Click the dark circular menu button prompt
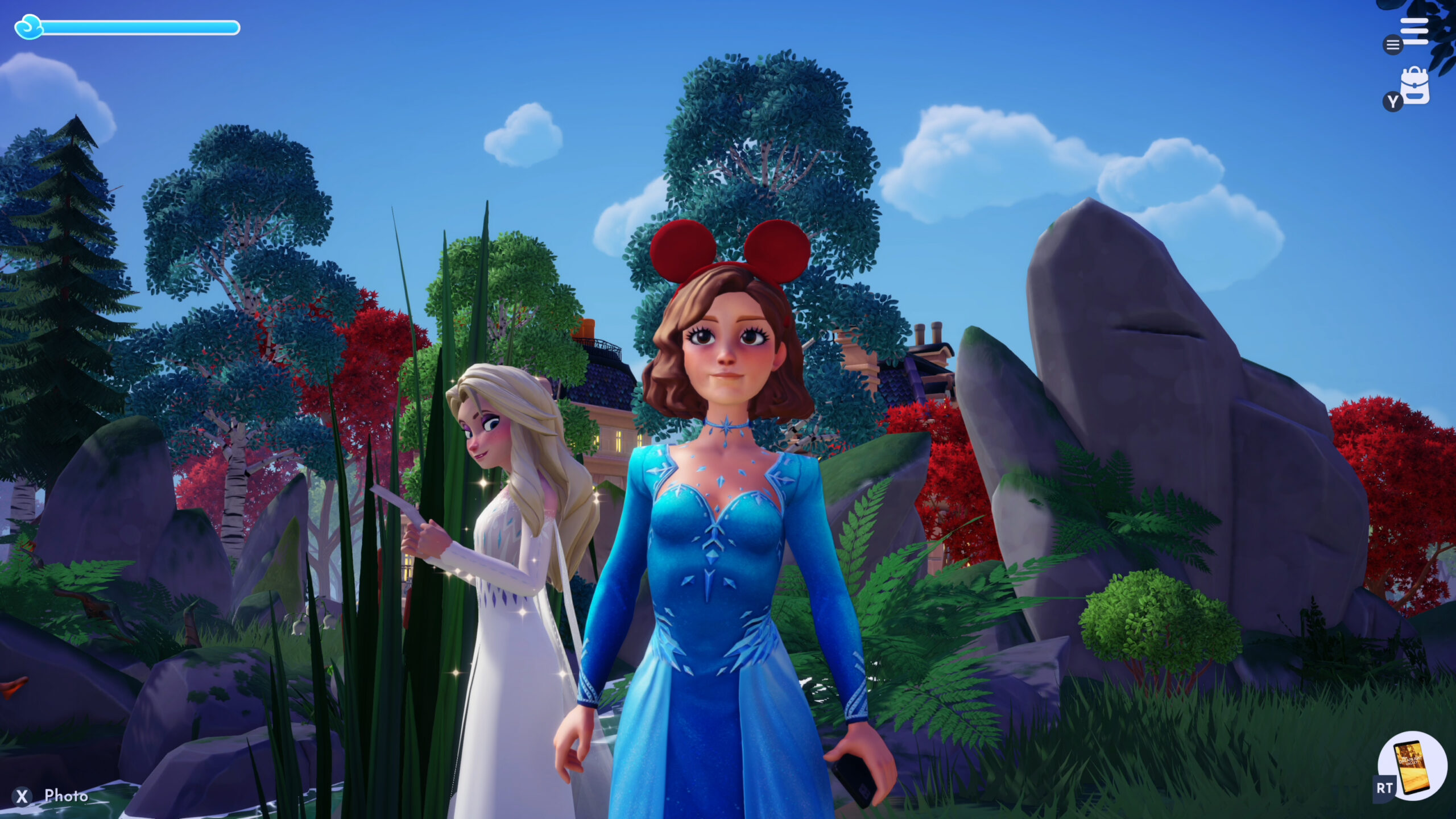 coord(1392,45)
